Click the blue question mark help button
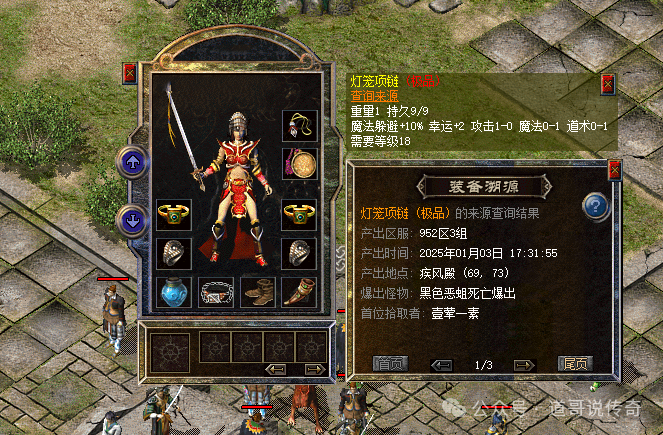 pos(597,207)
